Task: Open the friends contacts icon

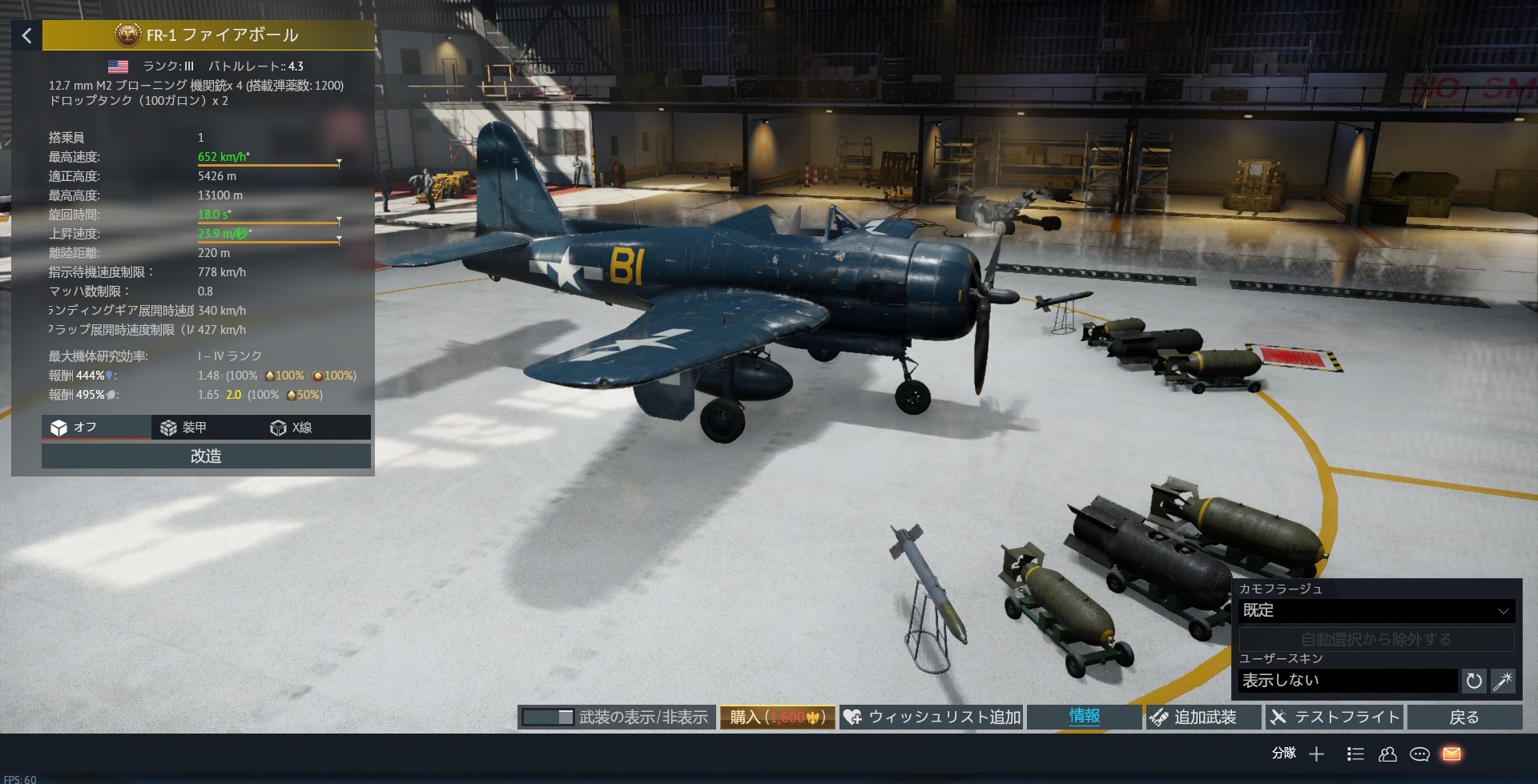Action: tap(1387, 754)
